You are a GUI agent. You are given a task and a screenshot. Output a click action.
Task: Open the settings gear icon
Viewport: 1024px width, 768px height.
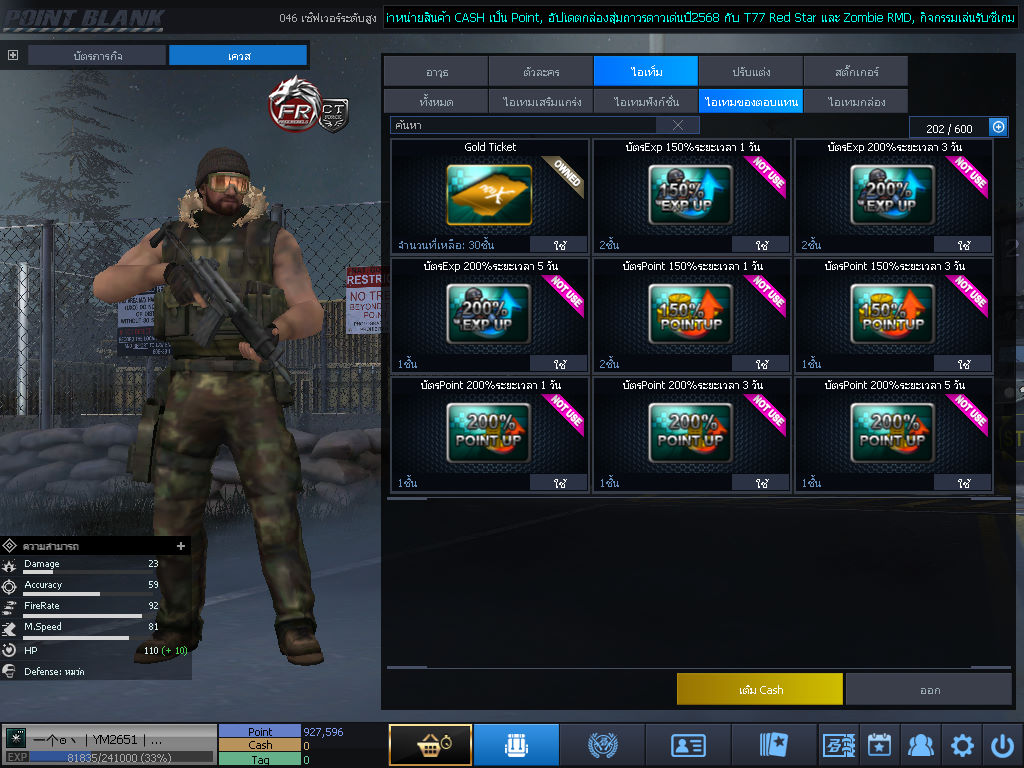coord(962,745)
